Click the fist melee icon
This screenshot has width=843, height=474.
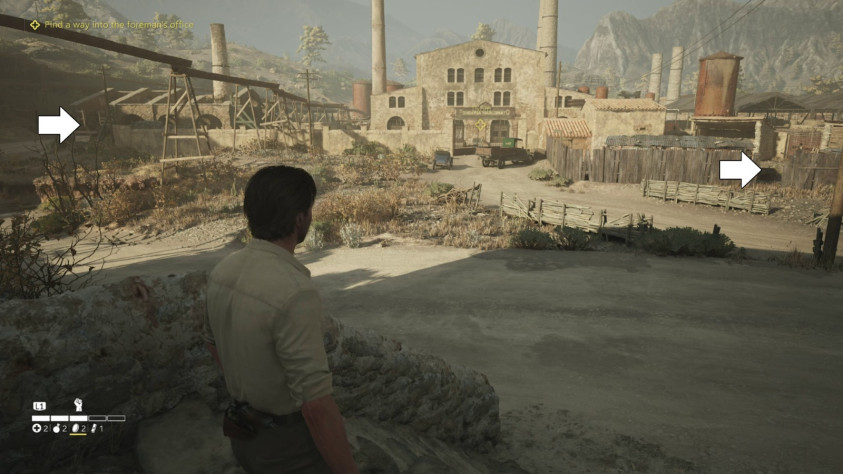pos(78,405)
